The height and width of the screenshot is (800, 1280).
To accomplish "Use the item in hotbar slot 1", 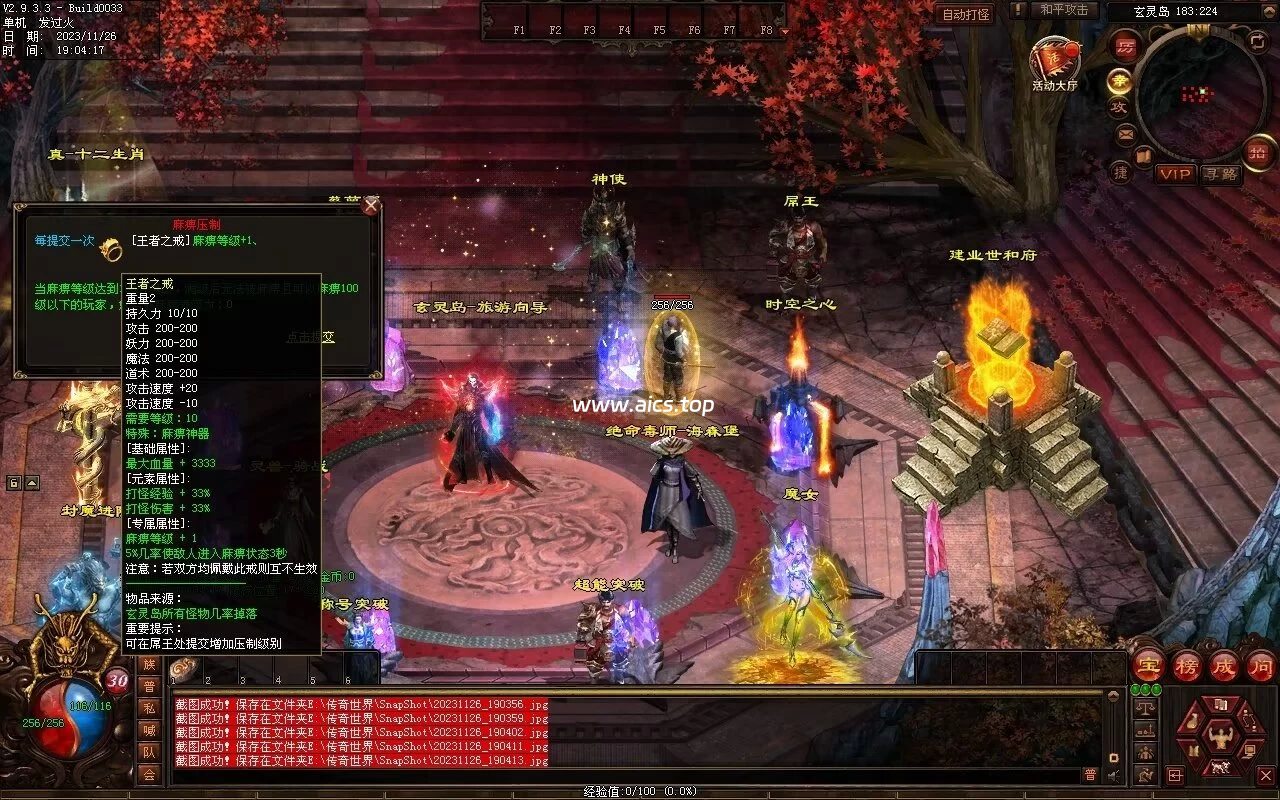I will pyautogui.click(x=186, y=668).
